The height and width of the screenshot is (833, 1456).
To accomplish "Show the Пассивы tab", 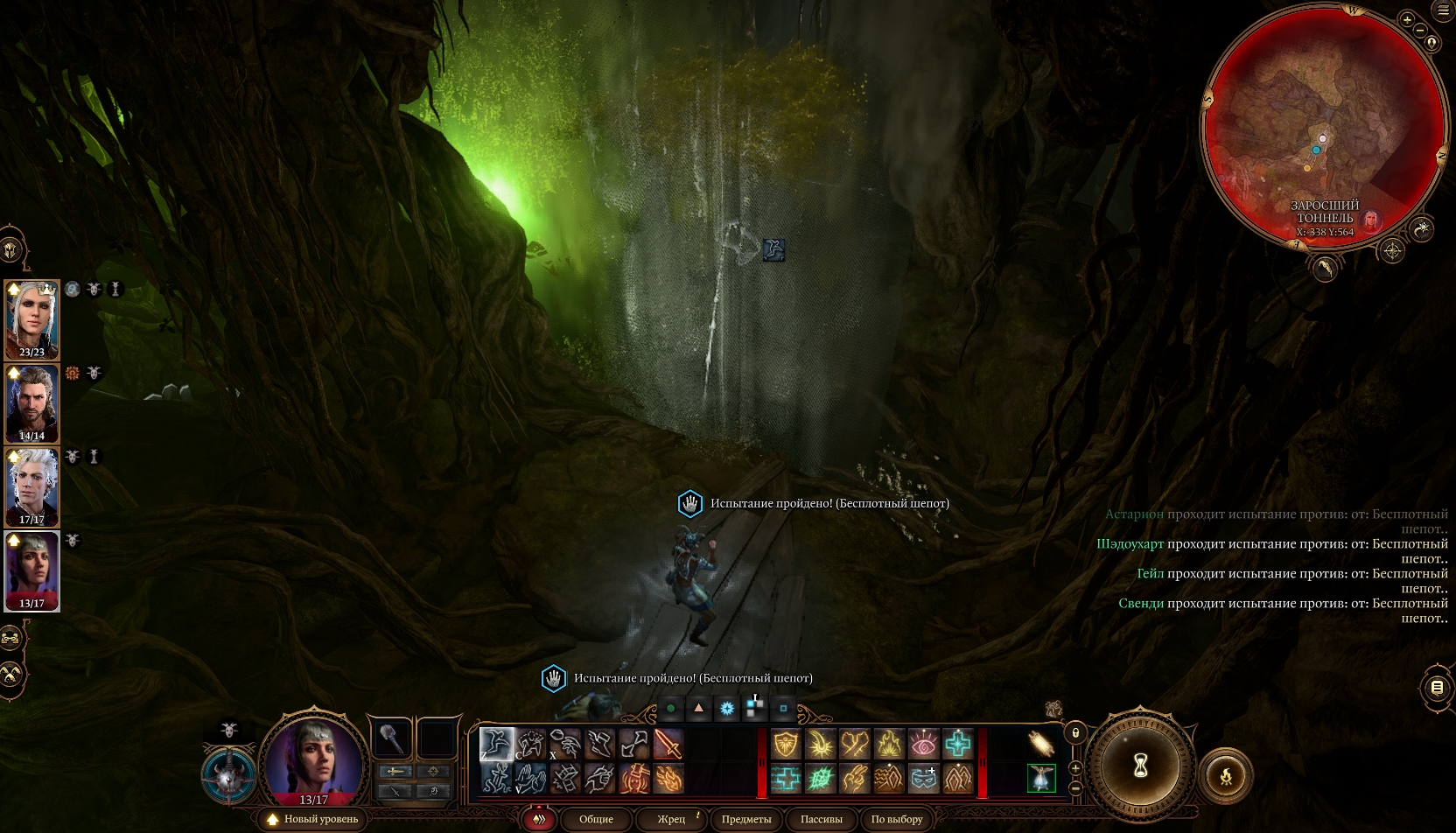I will point(821,819).
